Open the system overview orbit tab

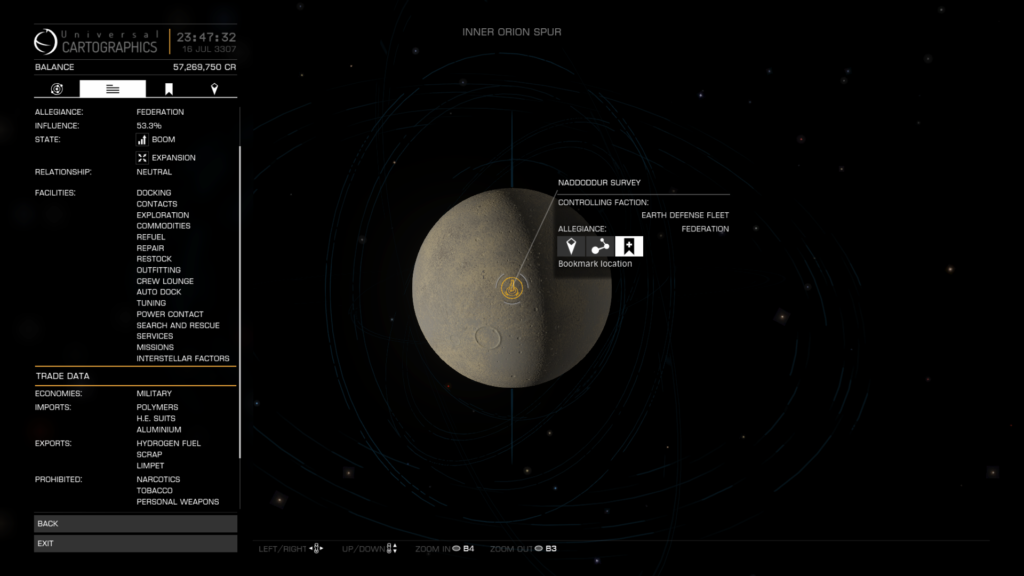coord(57,89)
